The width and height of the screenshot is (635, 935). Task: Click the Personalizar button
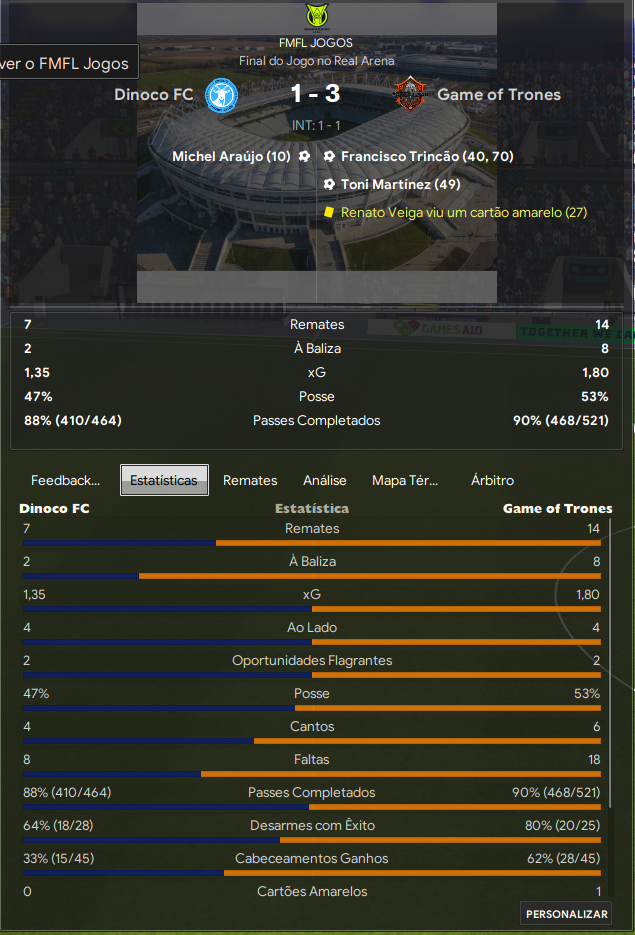[x=567, y=914]
